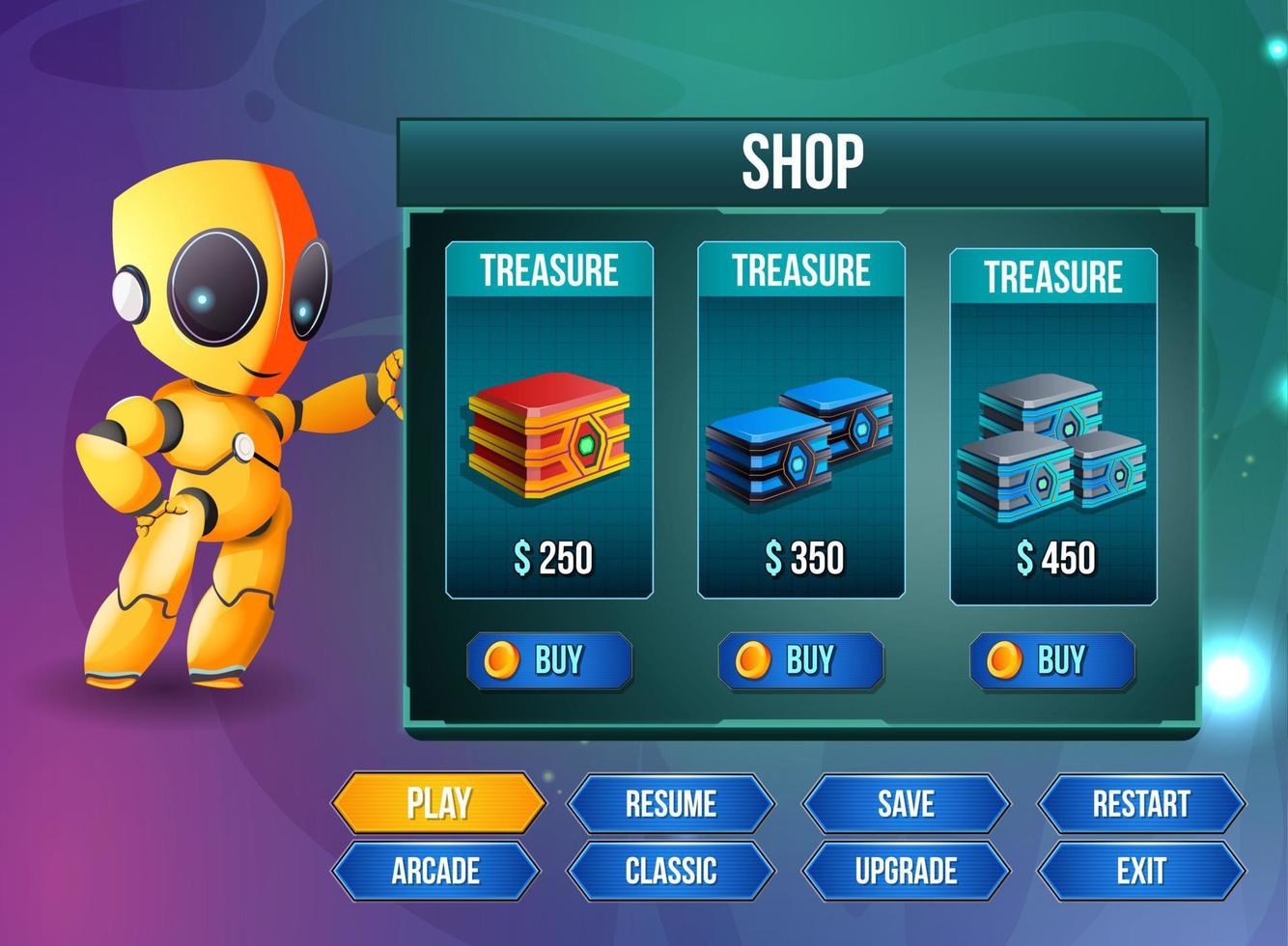Screen dimensions: 1288x946
Task: Enable ARCADE mode
Action: click(x=439, y=870)
